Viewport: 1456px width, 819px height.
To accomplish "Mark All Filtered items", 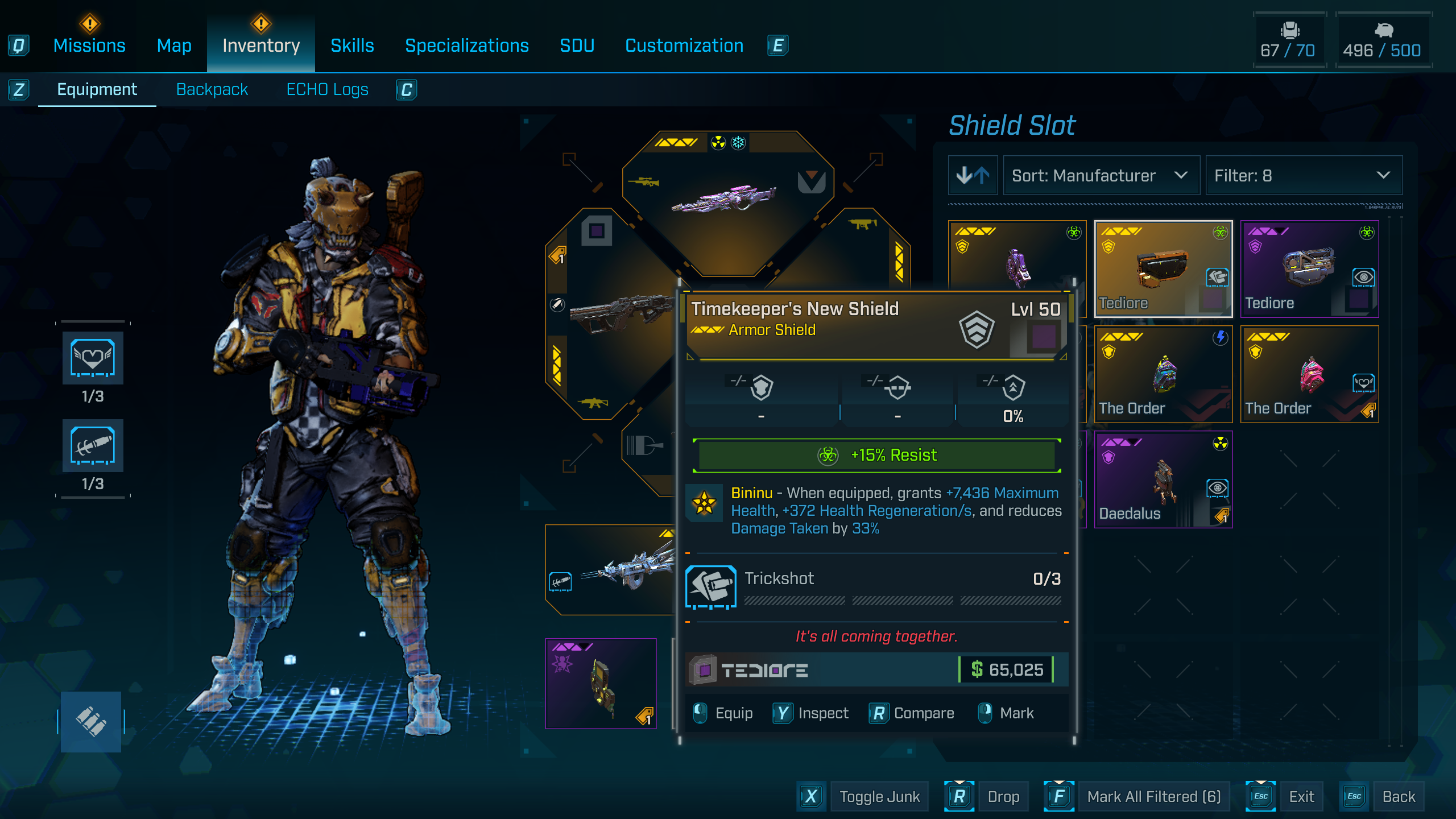I will (x=1153, y=796).
